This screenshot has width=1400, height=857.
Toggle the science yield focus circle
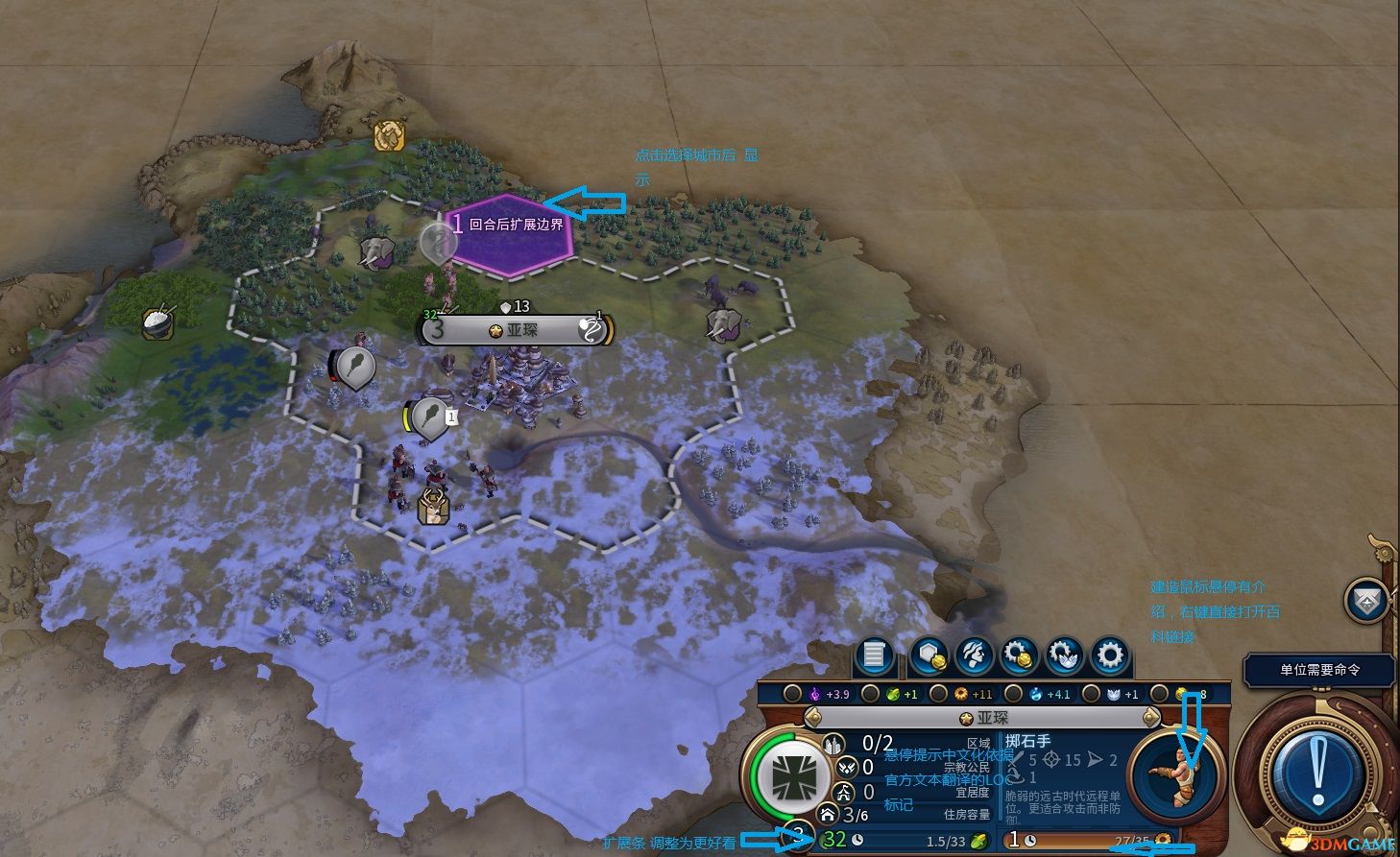click(1014, 693)
